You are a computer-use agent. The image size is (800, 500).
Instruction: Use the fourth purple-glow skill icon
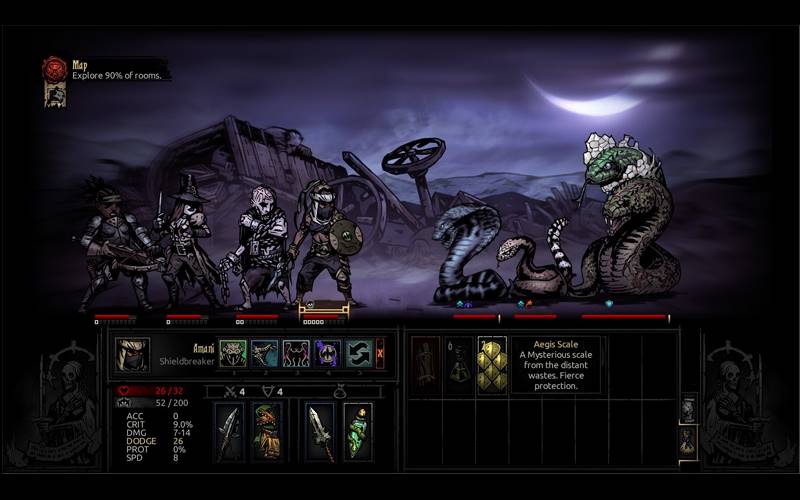coord(328,354)
